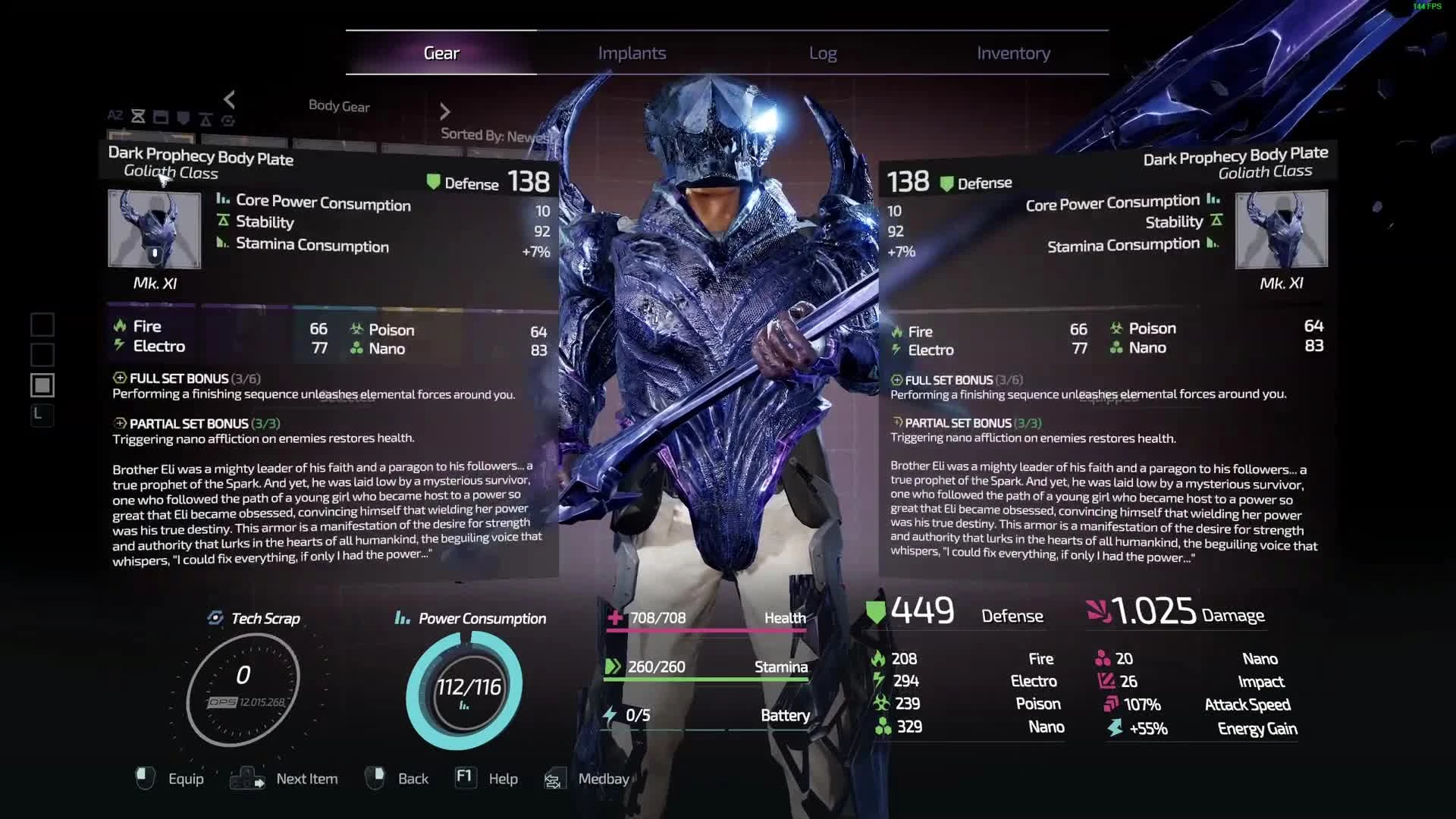Open the Inventory tab
The width and height of the screenshot is (1456, 819).
[1014, 53]
